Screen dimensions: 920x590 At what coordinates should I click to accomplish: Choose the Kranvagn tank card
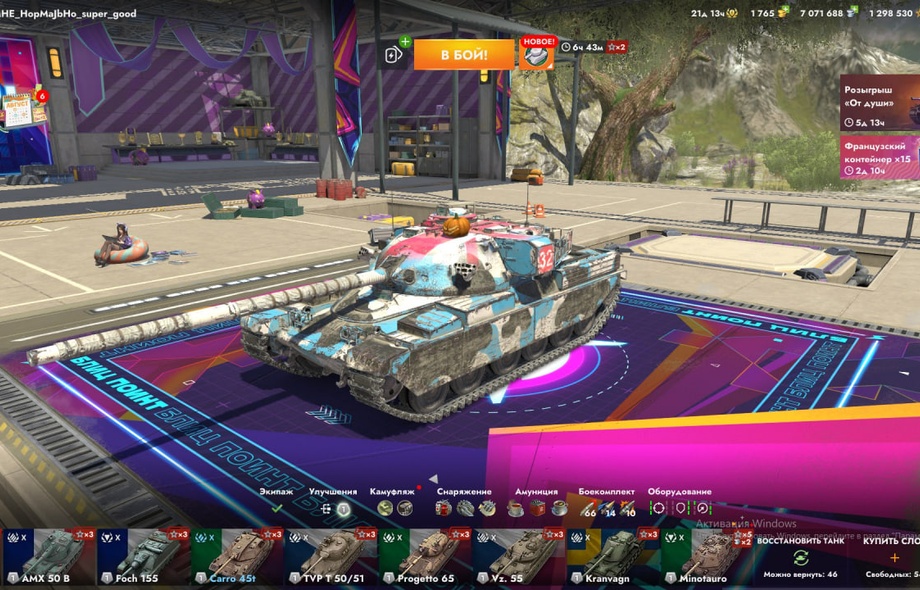612,557
